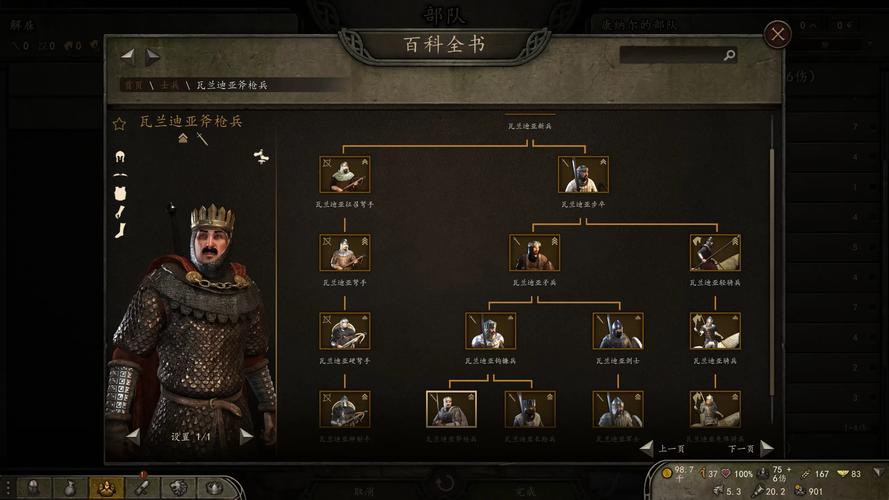The height and width of the screenshot is (500, 889).
Task: Go to the previous page (上一页)
Action: click(x=647, y=448)
